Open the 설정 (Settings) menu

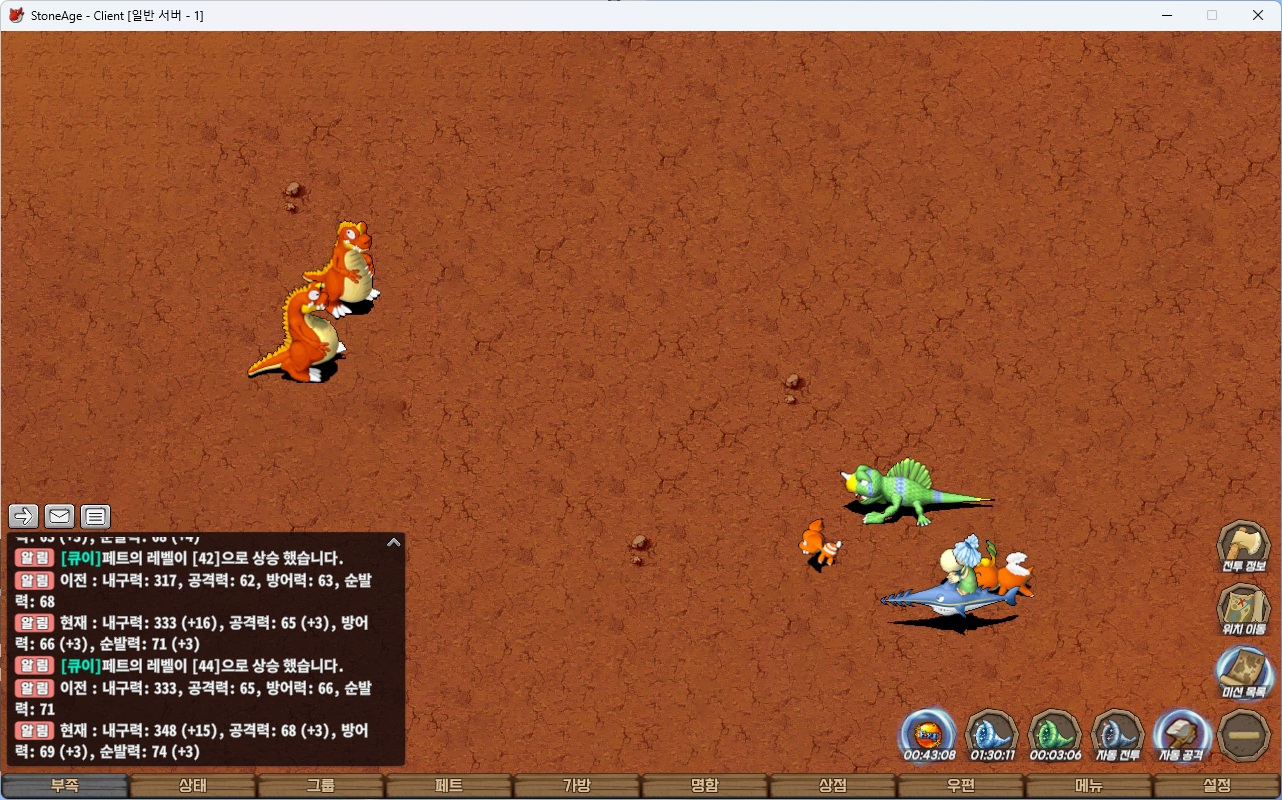point(1217,786)
